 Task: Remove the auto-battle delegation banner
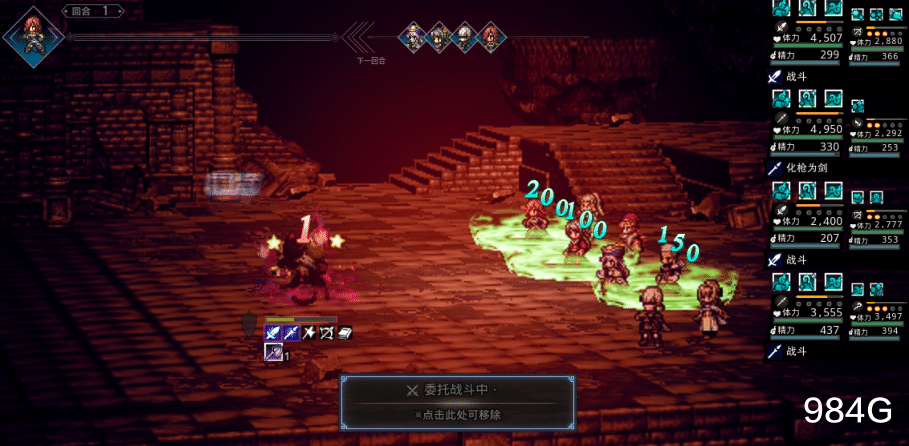[458, 401]
